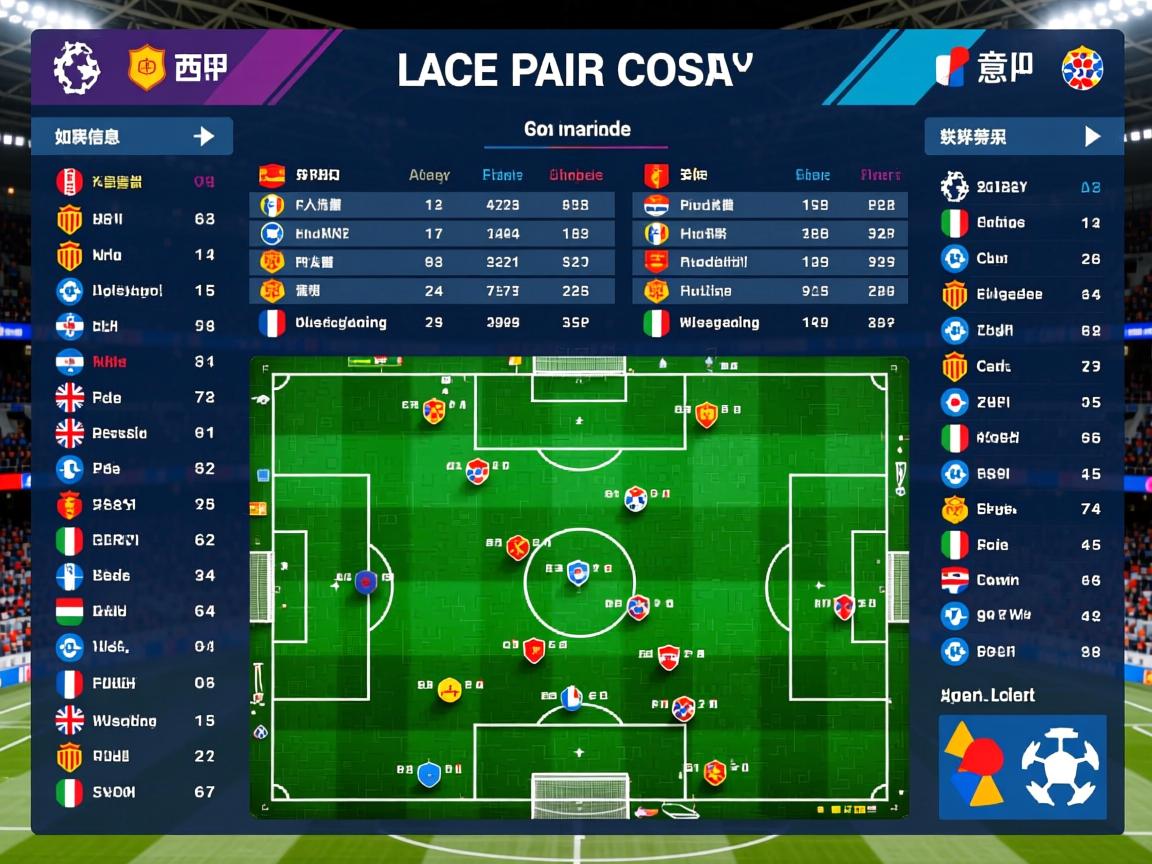This screenshot has width=1152, height=864.
Task: Click the arrow on the left panel header
Action: coord(204,137)
